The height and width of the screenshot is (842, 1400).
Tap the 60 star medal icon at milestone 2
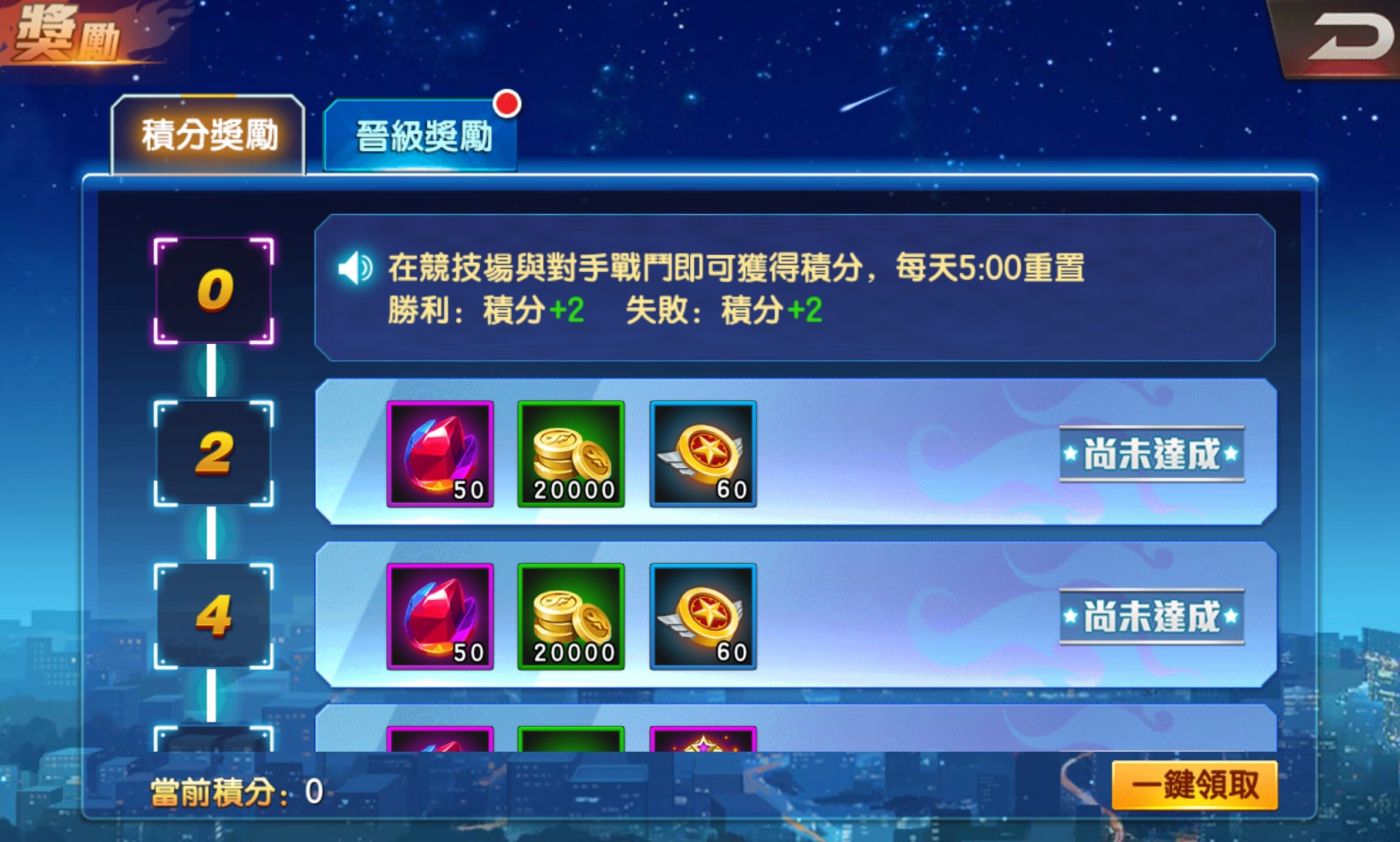pyautogui.click(x=702, y=453)
